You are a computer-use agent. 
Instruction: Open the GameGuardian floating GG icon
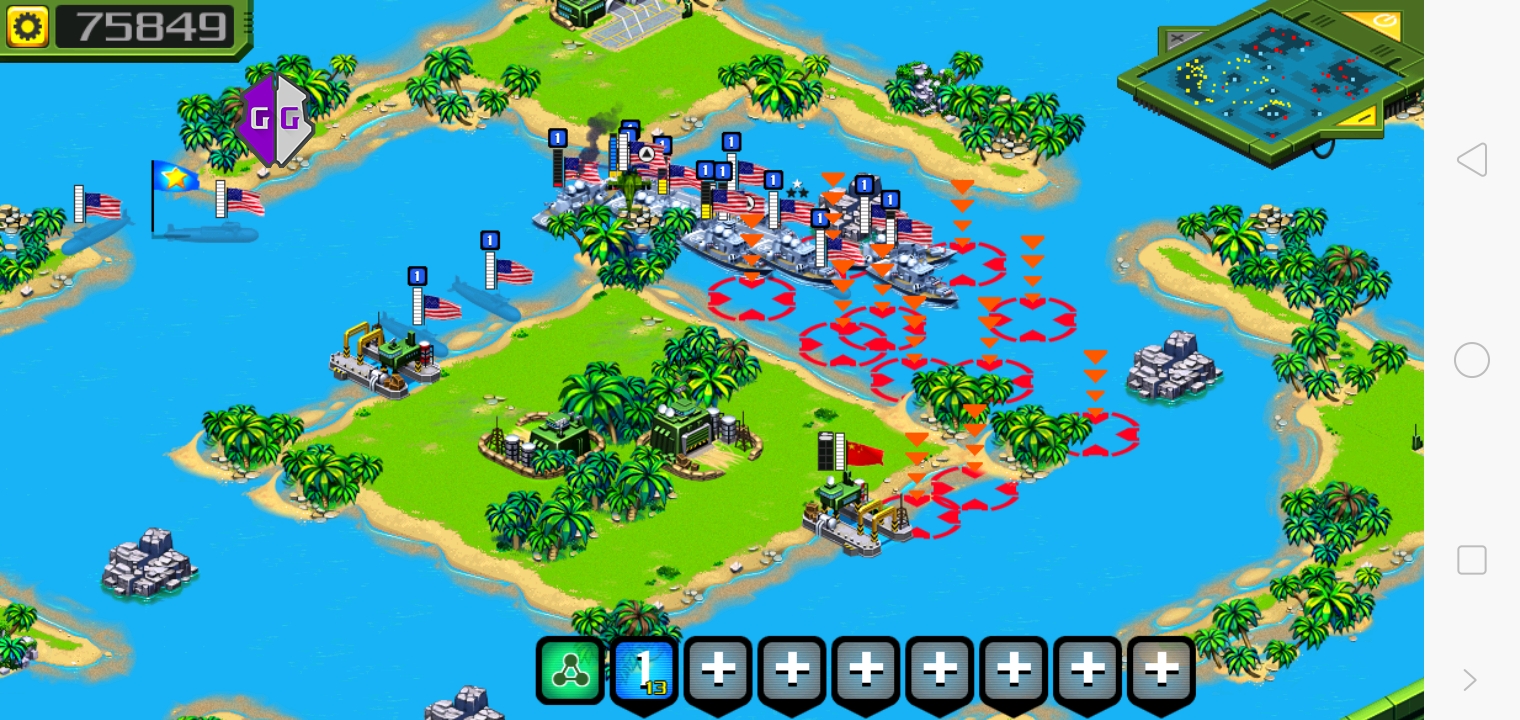click(x=275, y=118)
